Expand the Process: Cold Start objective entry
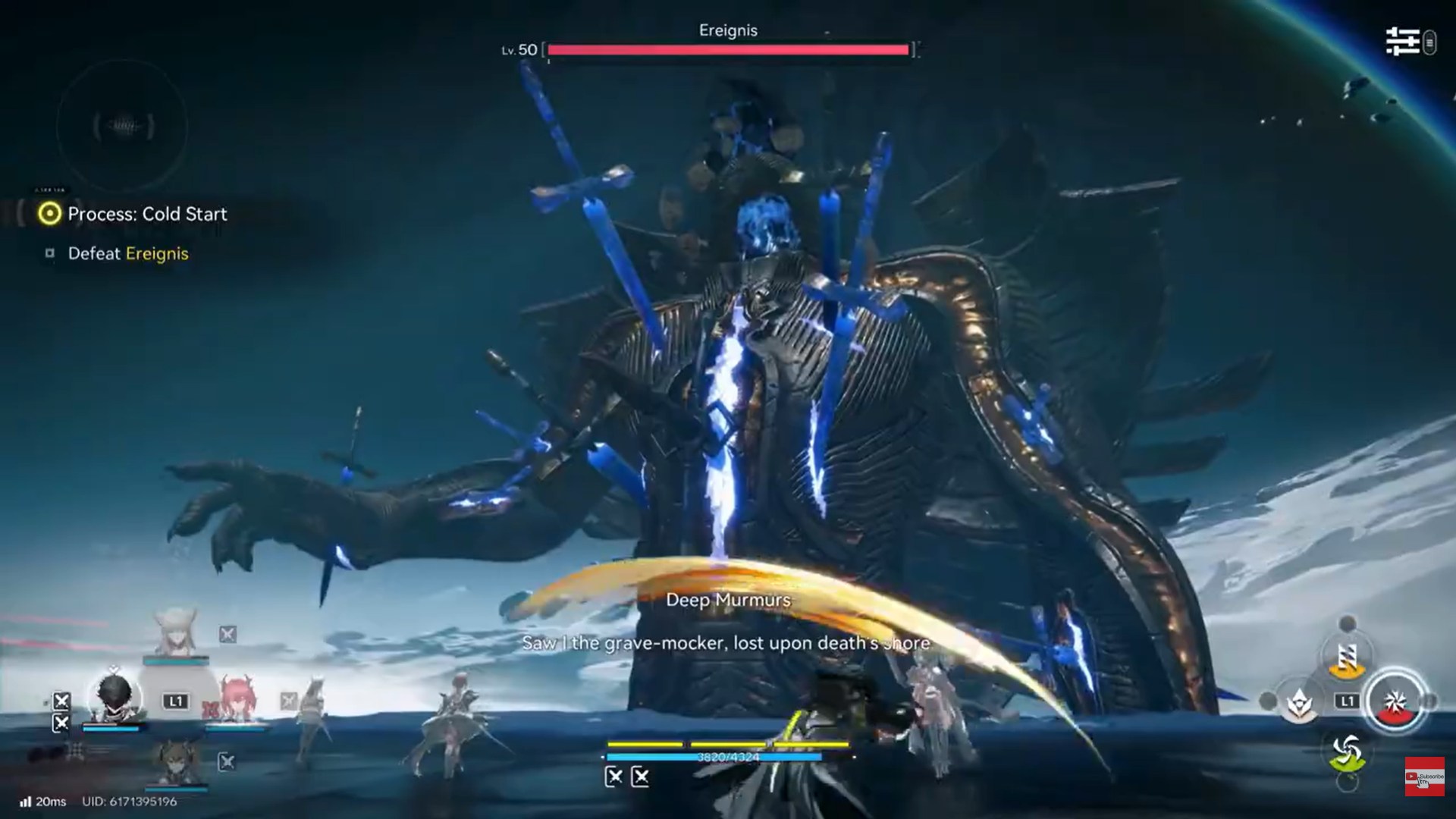Viewport: 1456px width, 819px height. tap(147, 215)
